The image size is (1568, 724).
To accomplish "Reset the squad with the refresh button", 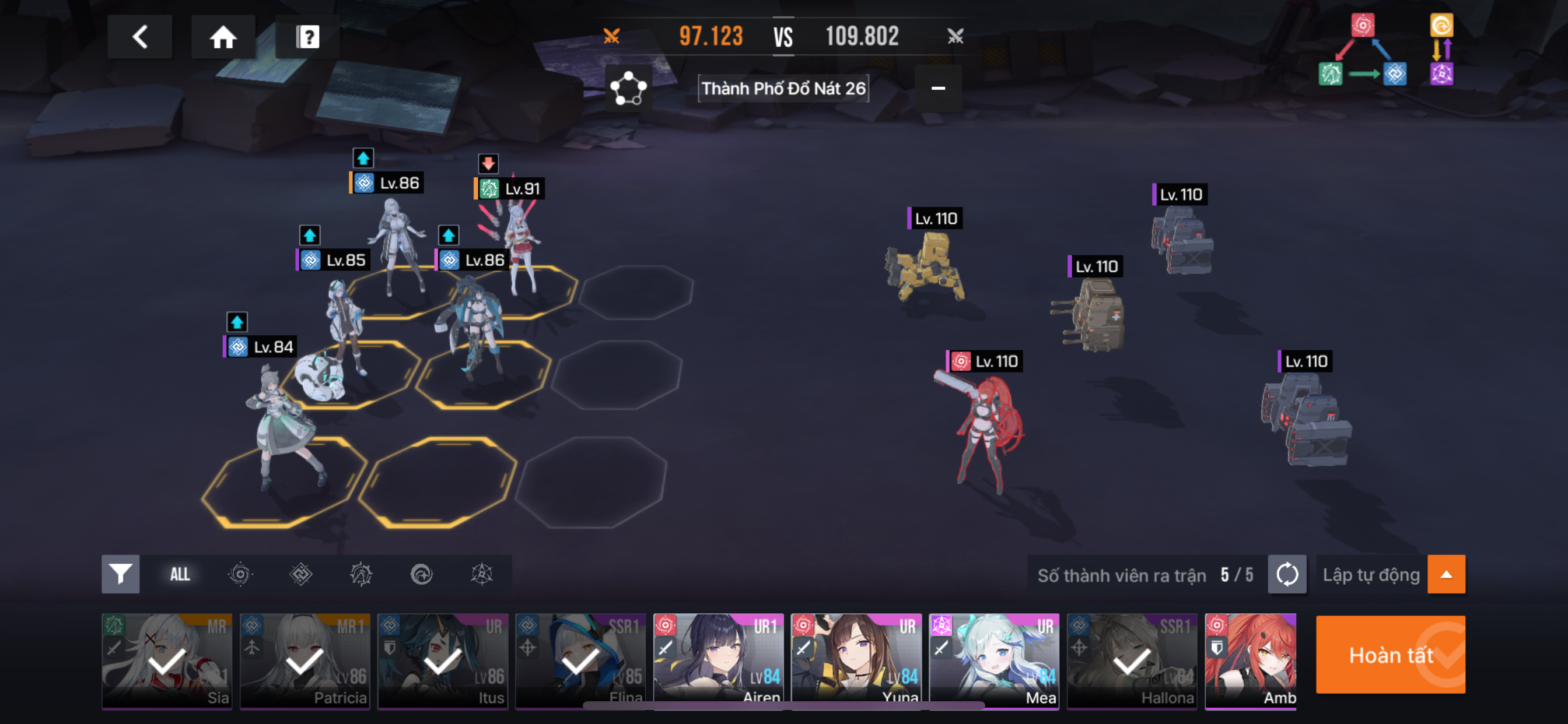I will pos(1286,574).
